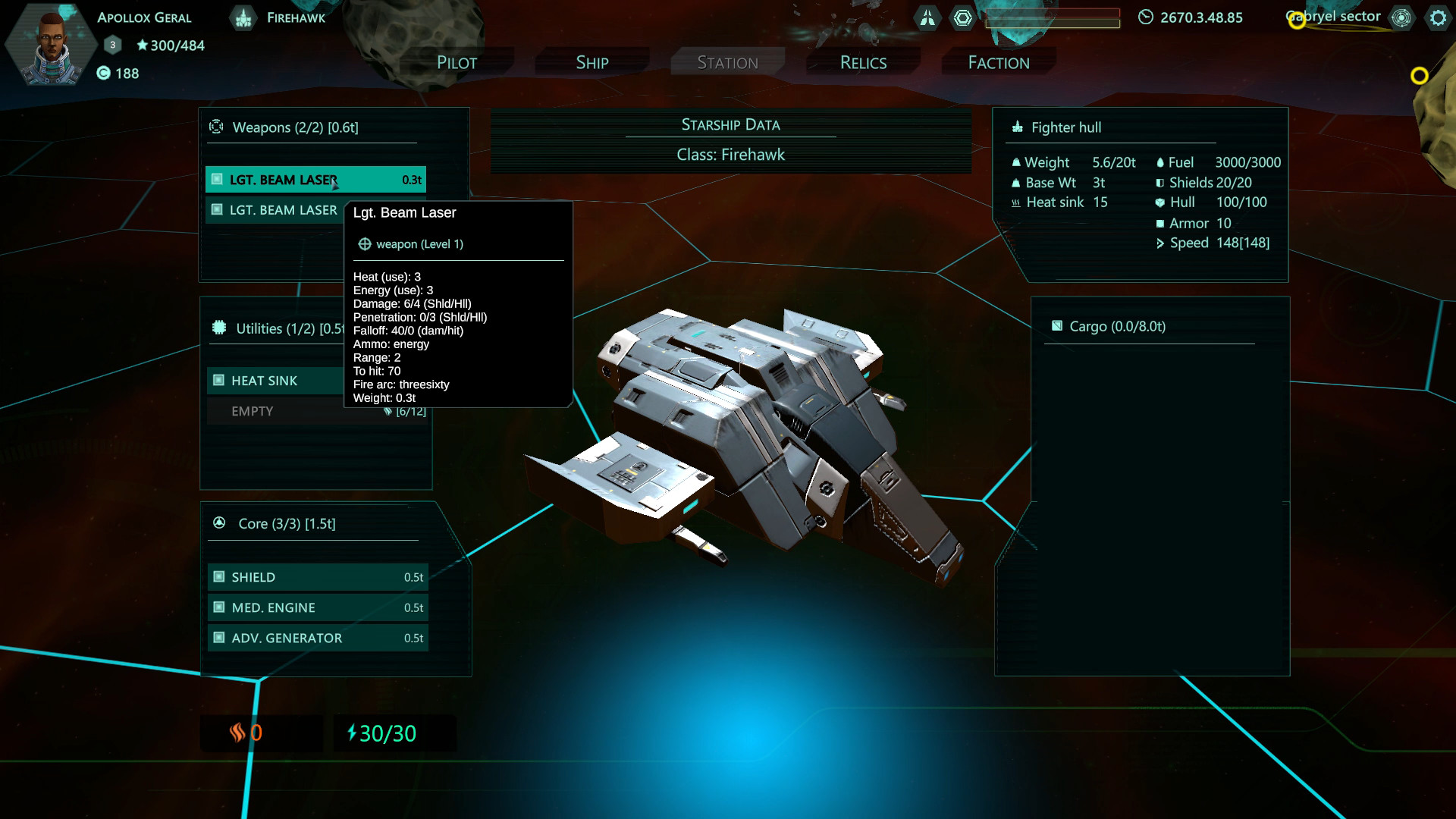1456x819 pixels.
Task: Open the settings gear in the corner
Action: (1439, 17)
